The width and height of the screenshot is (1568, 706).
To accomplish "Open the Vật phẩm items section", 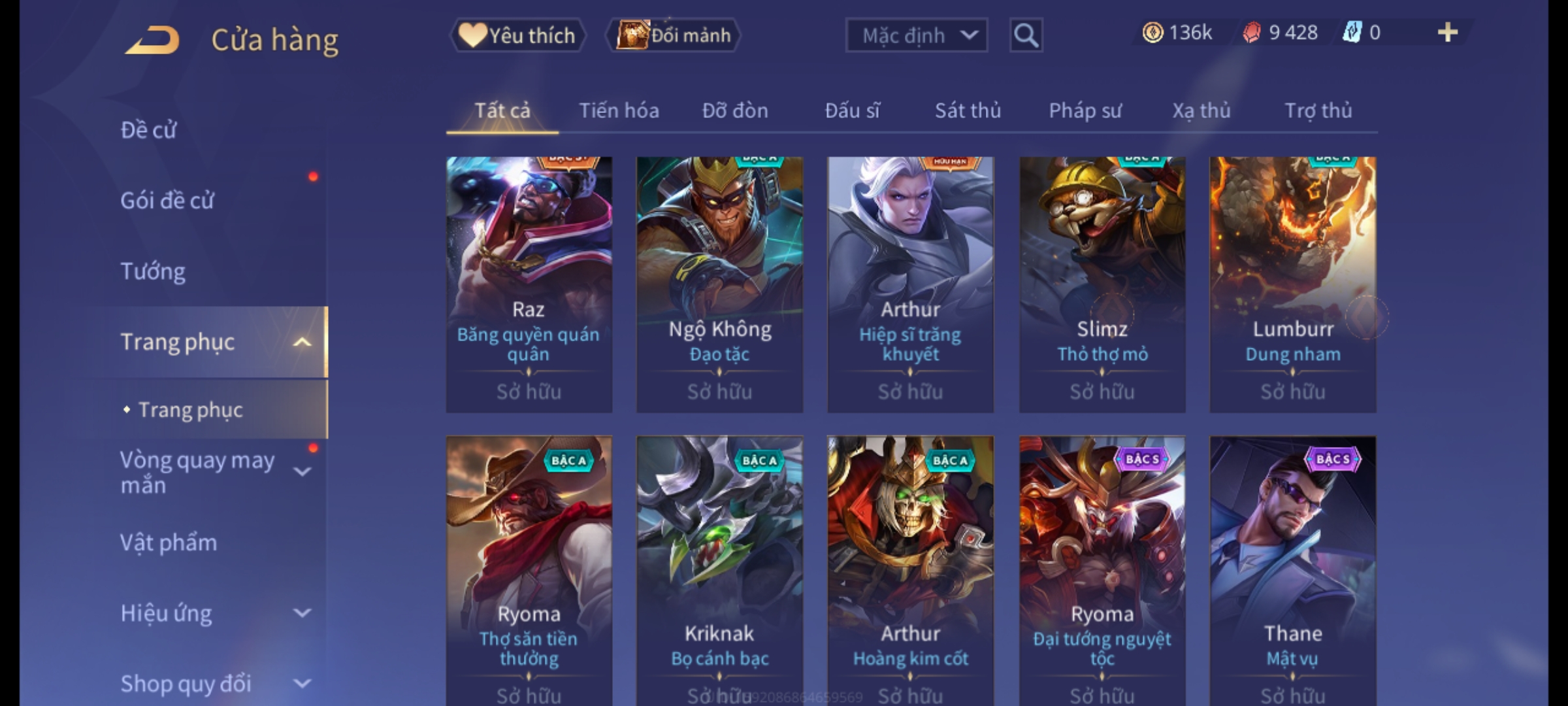I will tap(169, 543).
